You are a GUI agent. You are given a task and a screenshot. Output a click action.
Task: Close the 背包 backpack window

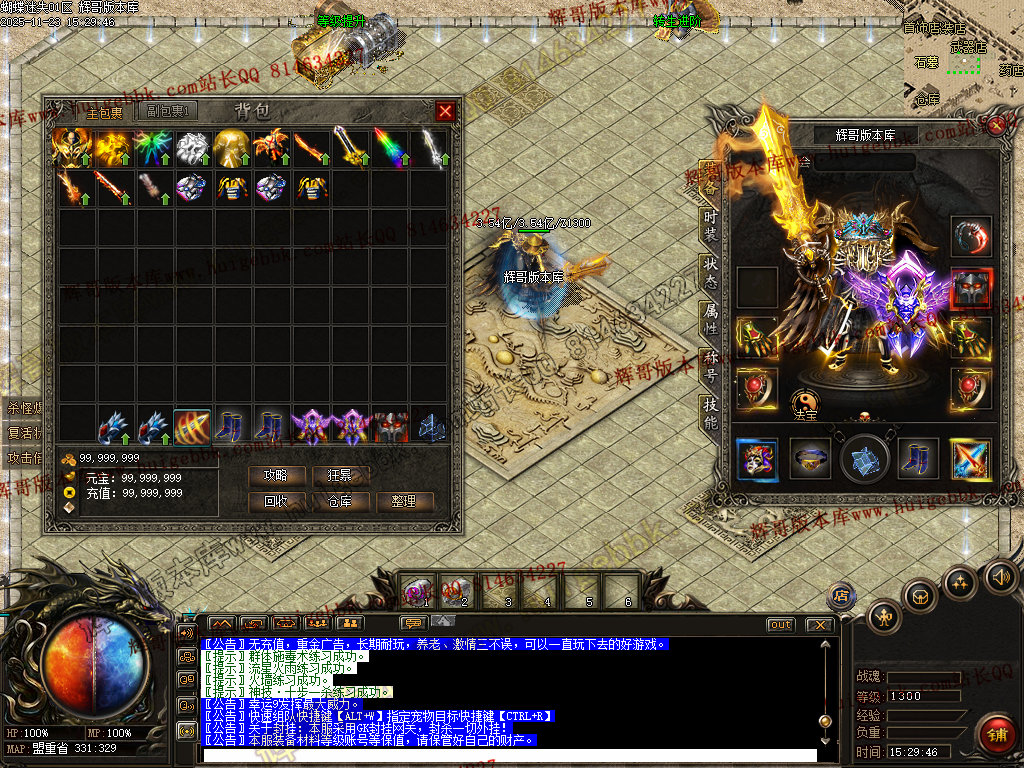tap(446, 111)
